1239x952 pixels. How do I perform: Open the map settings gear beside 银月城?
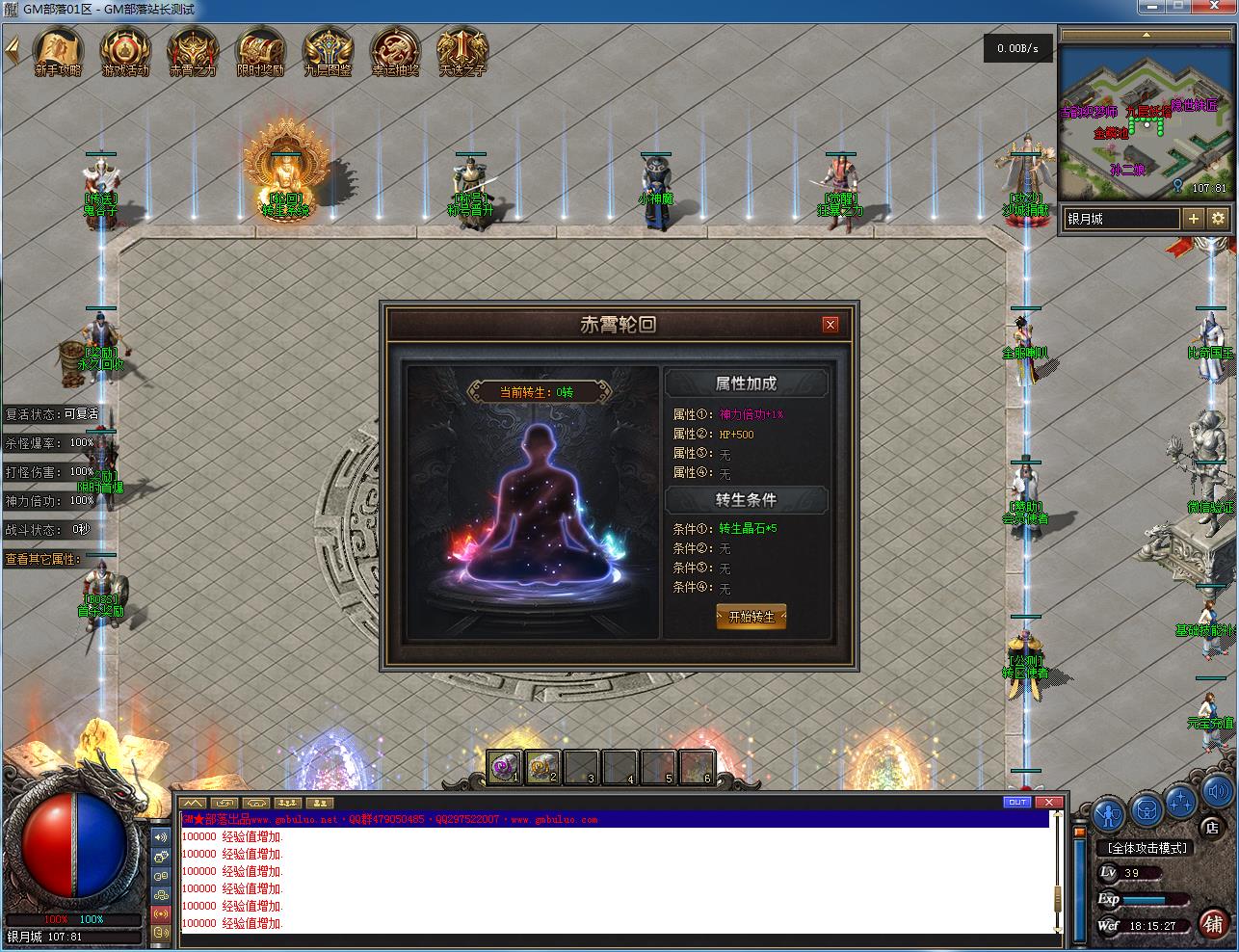tap(1218, 219)
